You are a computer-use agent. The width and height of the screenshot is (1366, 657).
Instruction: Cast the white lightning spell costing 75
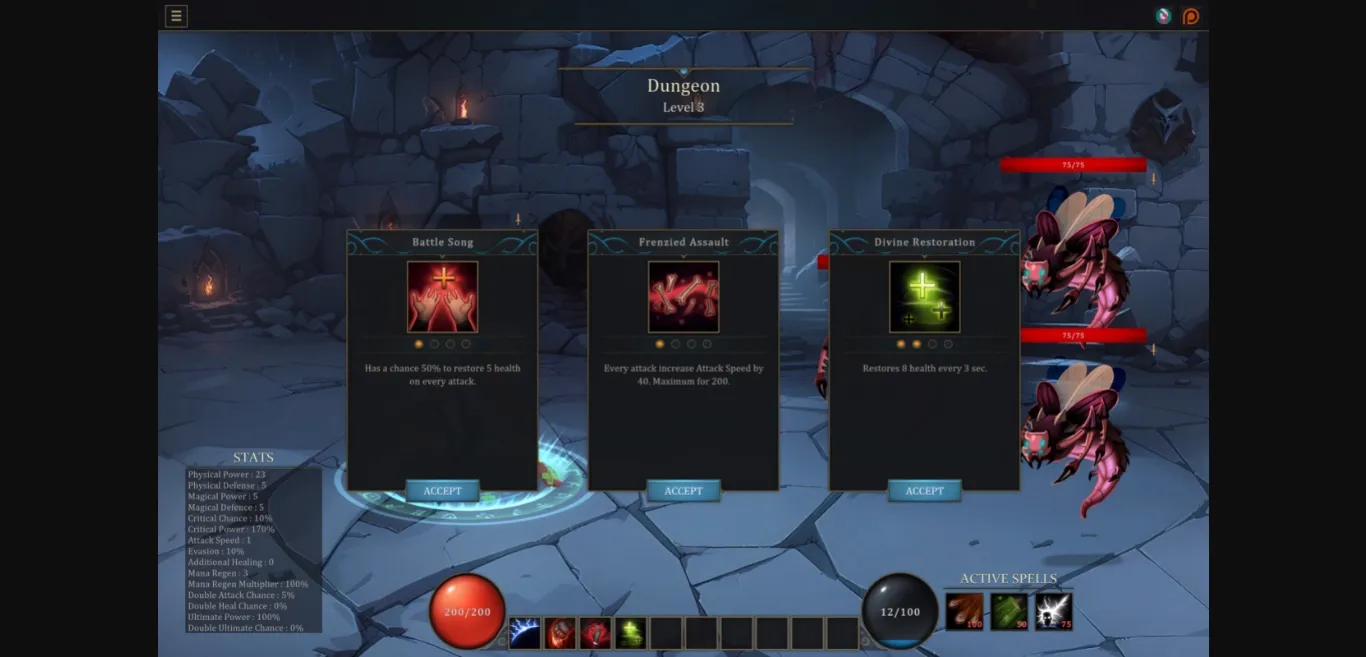point(1053,611)
